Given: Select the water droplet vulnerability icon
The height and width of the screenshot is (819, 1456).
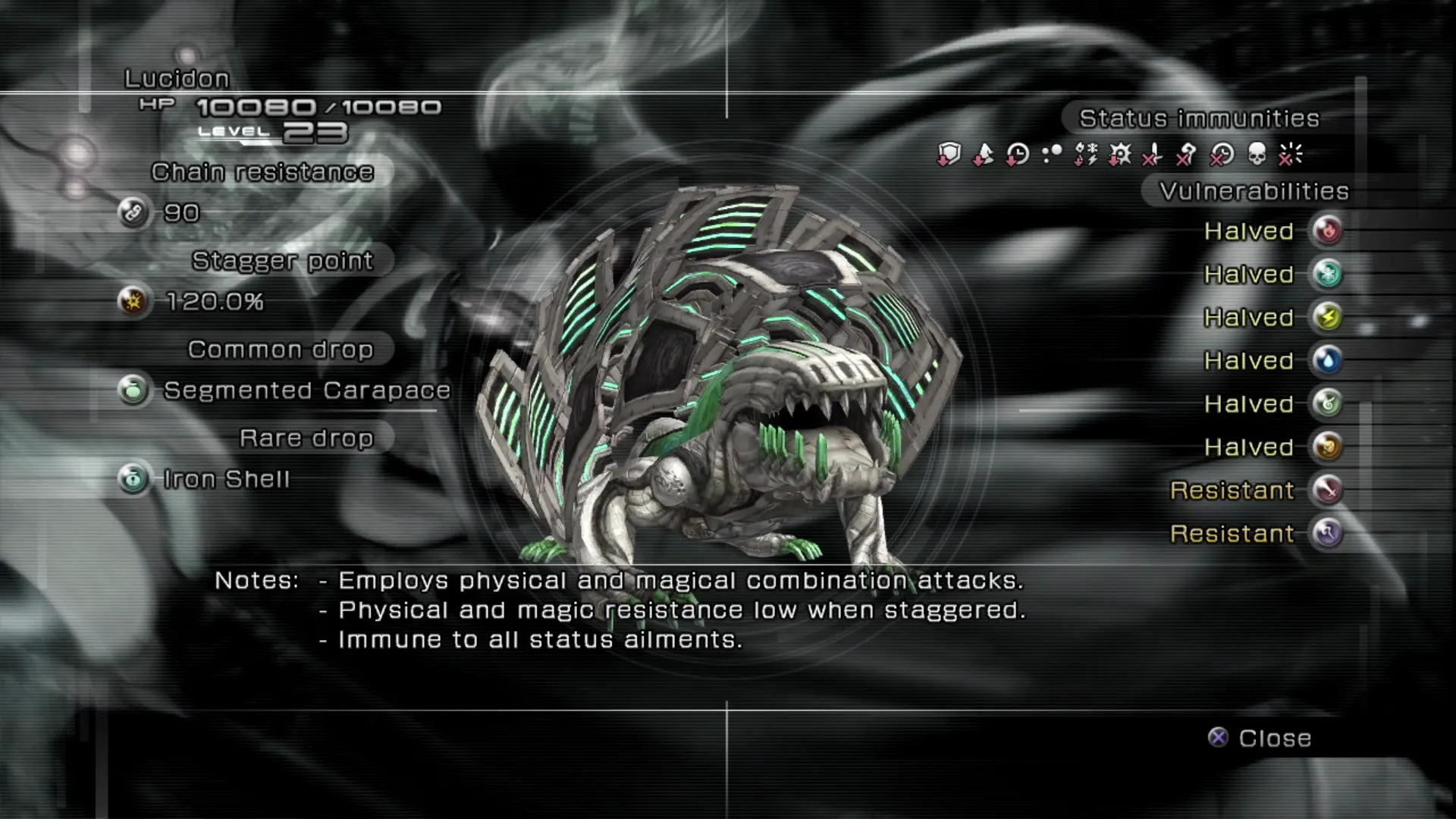Looking at the screenshot, I should coord(1327,360).
